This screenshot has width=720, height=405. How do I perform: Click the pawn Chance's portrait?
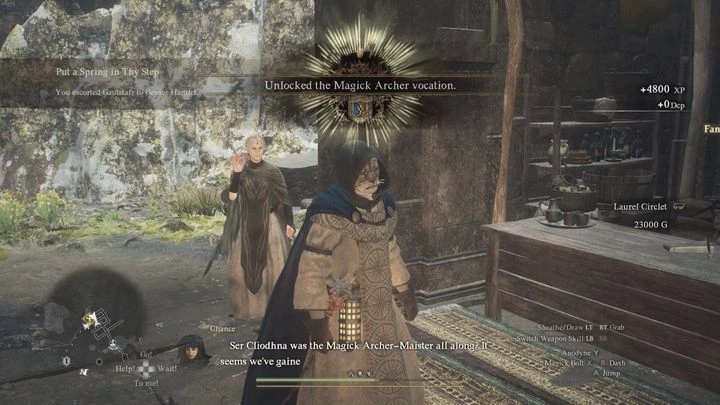point(193,351)
